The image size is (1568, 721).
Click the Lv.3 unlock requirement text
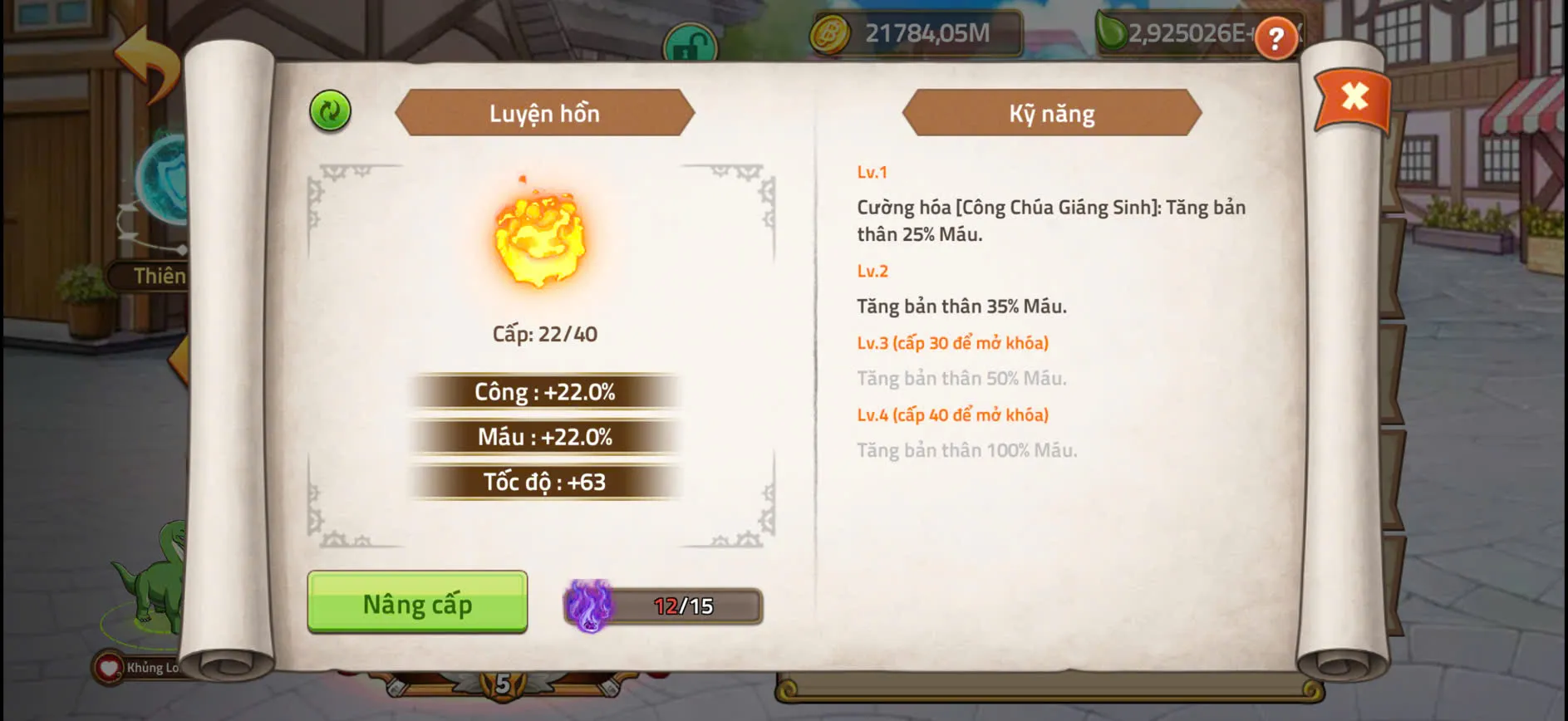pyautogui.click(x=952, y=341)
